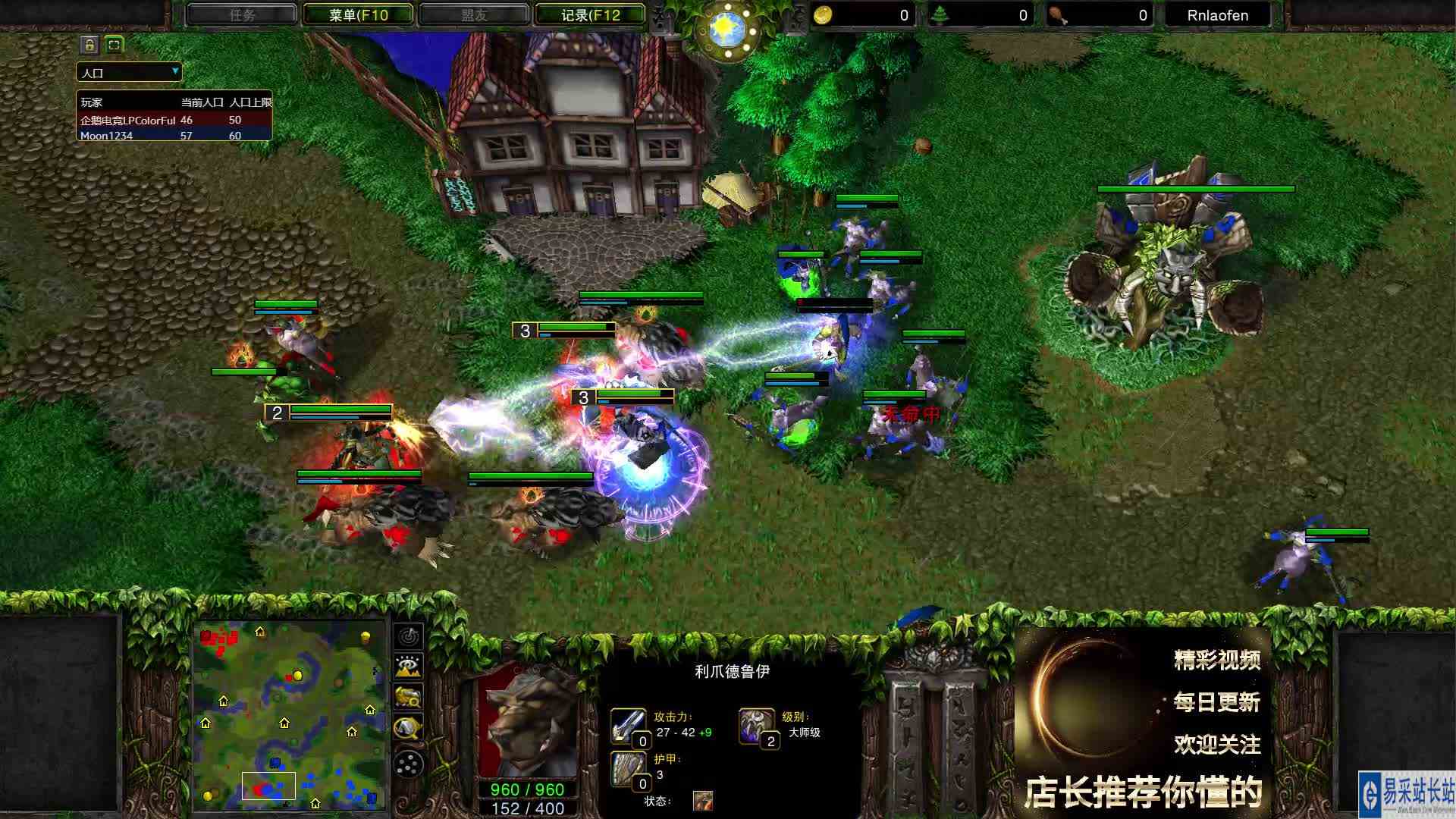The image size is (1456, 819).
Task: Click the status buff icon beside 状态
Action: click(x=702, y=799)
